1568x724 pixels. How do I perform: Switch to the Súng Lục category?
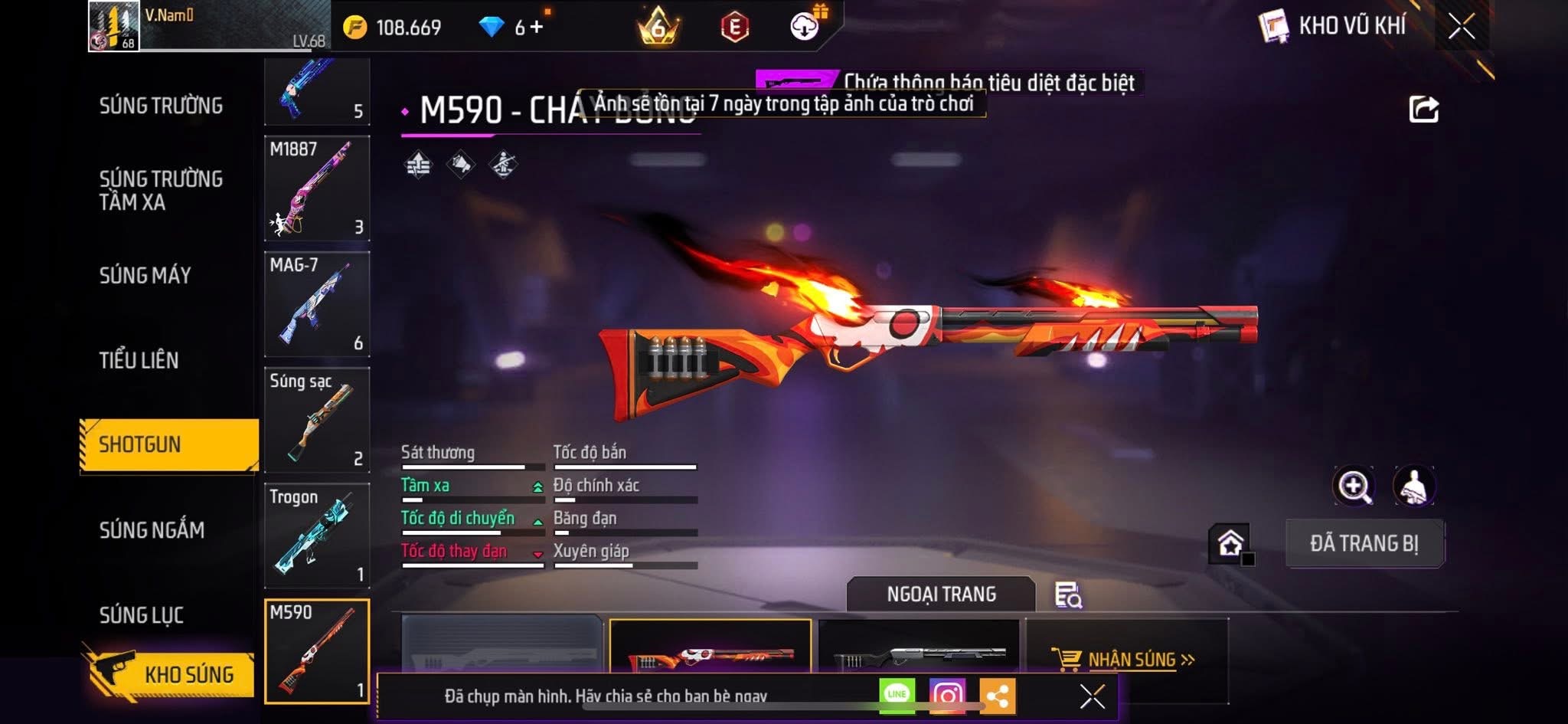point(141,614)
